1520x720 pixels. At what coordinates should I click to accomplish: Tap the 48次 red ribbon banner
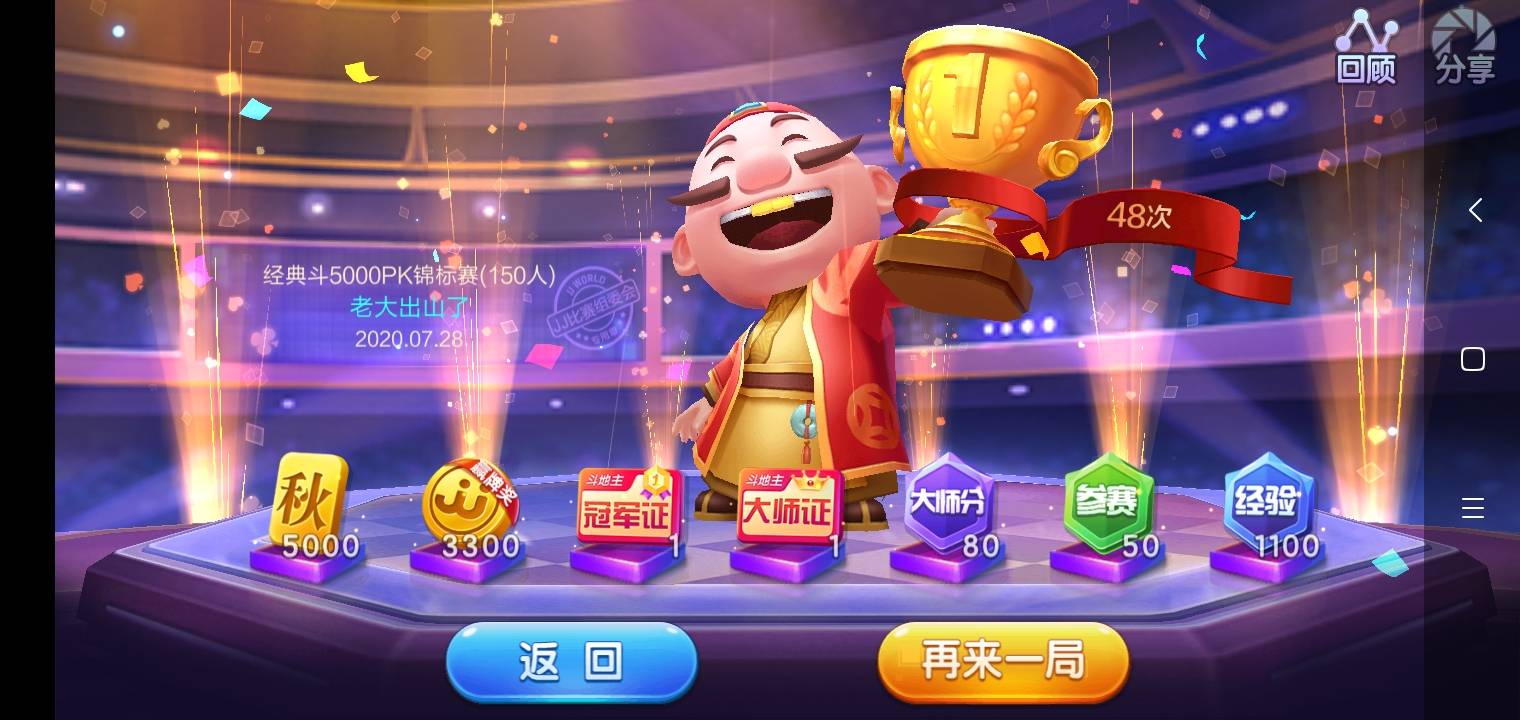(x=1142, y=217)
